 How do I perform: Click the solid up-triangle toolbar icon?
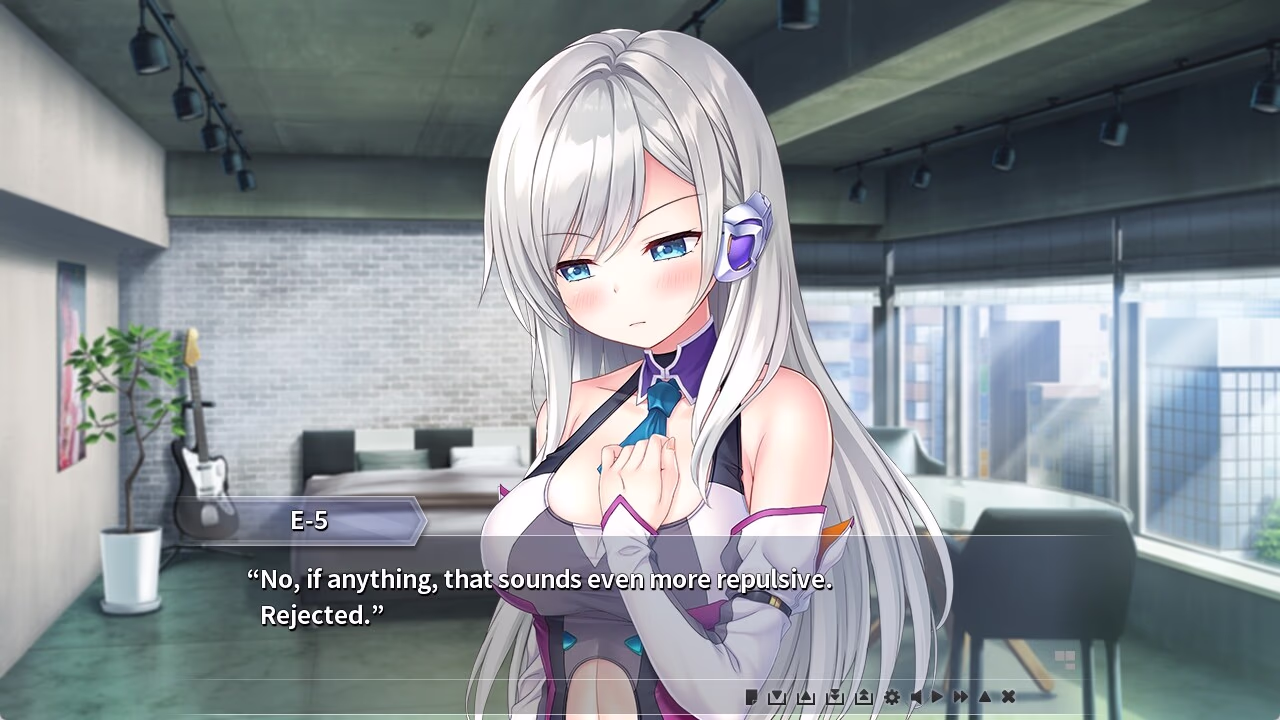point(984,697)
